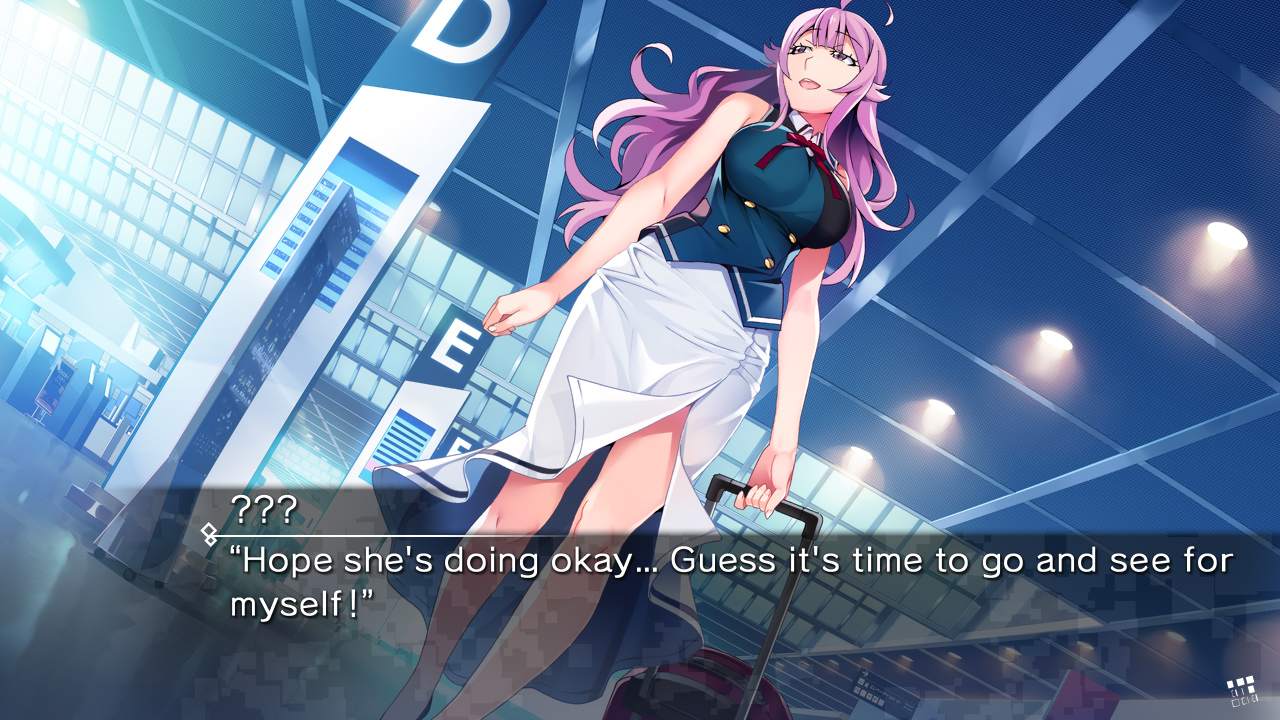The width and height of the screenshot is (1280, 720).
Task: Click the rightmost square of the corner menu icon
Action: pos(1251,689)
